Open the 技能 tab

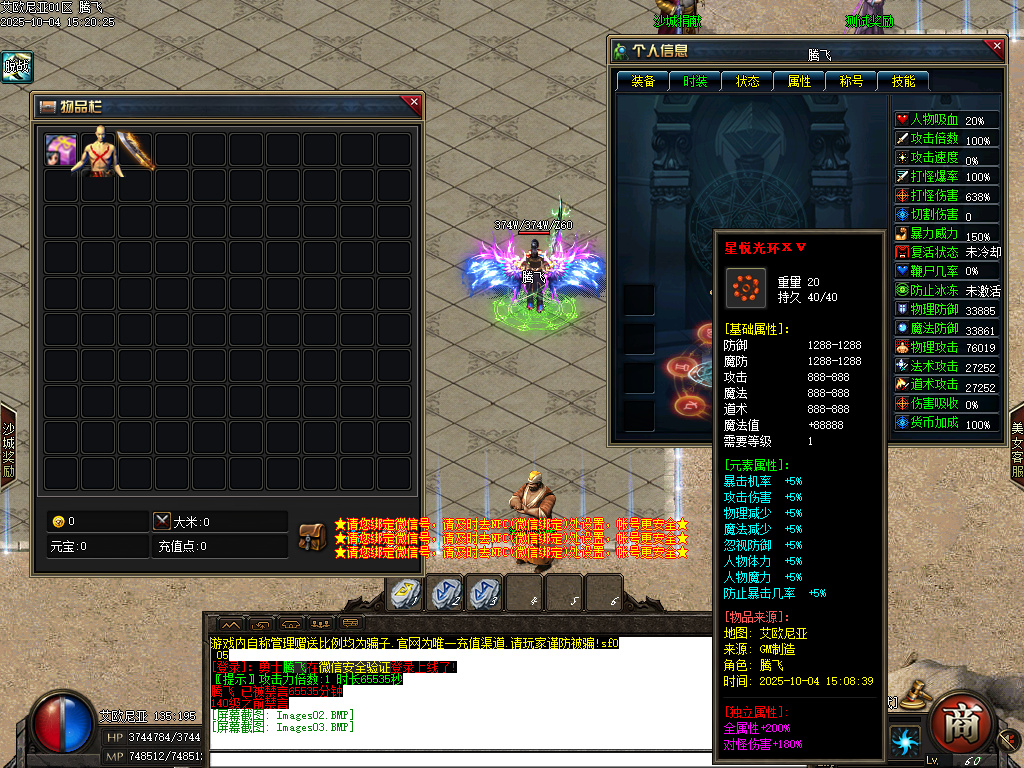pyautogui.click(x=903, y=81)
